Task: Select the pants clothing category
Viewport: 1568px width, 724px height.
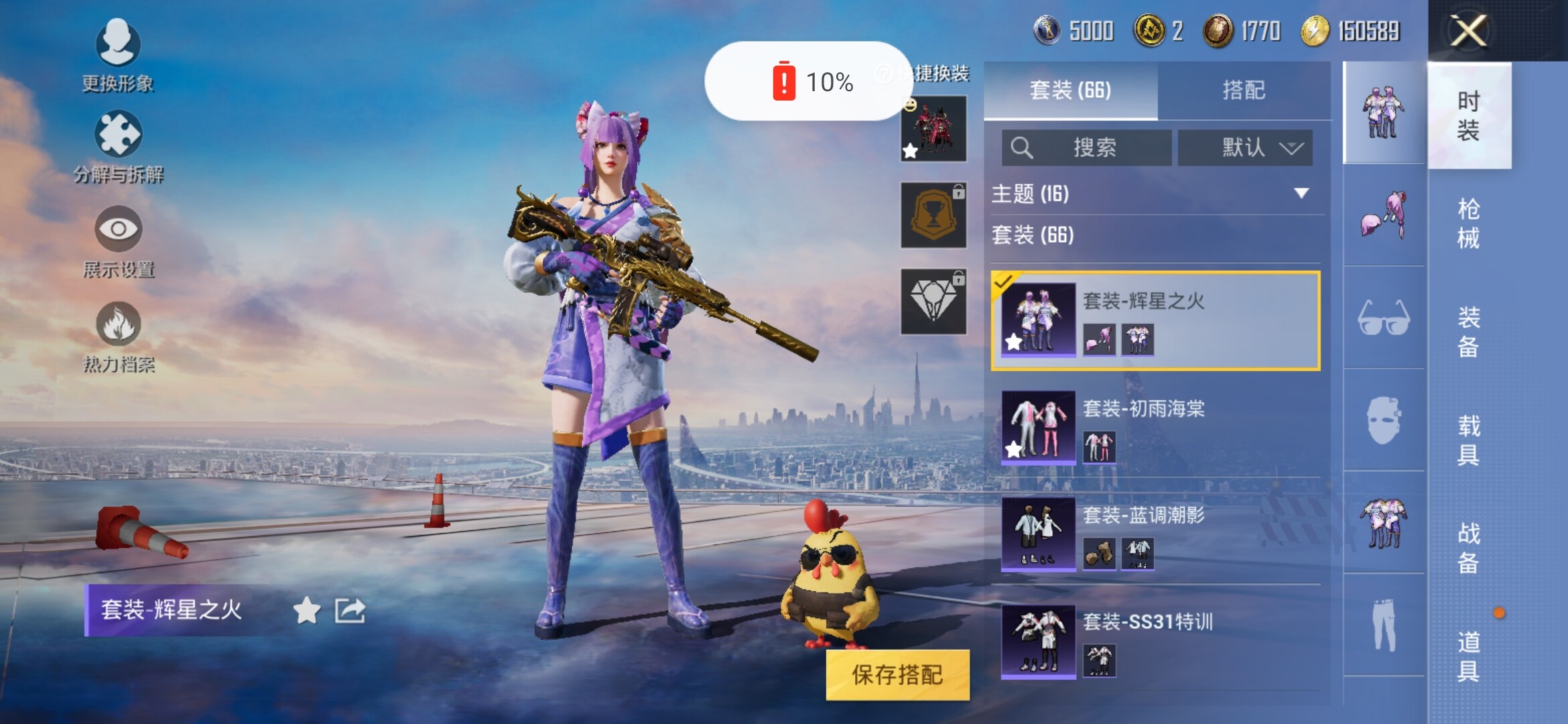Action: pos(1384,625)
